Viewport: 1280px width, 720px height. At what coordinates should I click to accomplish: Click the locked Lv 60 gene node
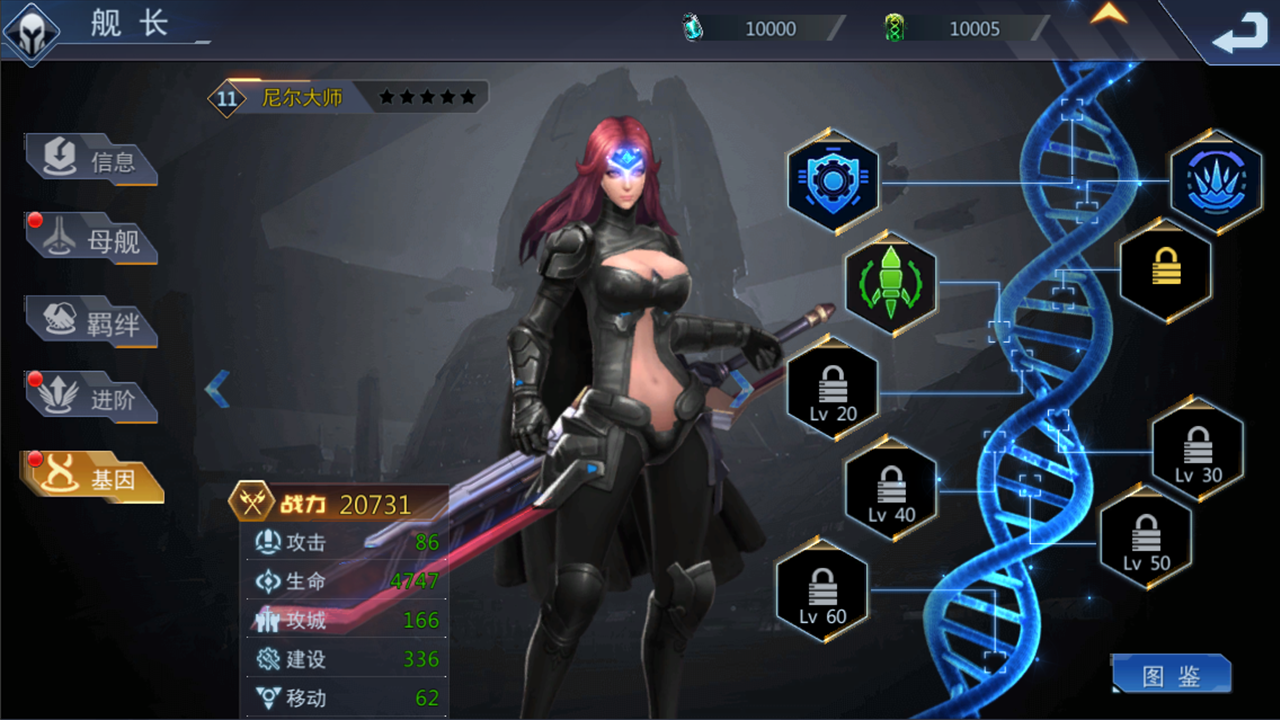(x=823, y=592)
